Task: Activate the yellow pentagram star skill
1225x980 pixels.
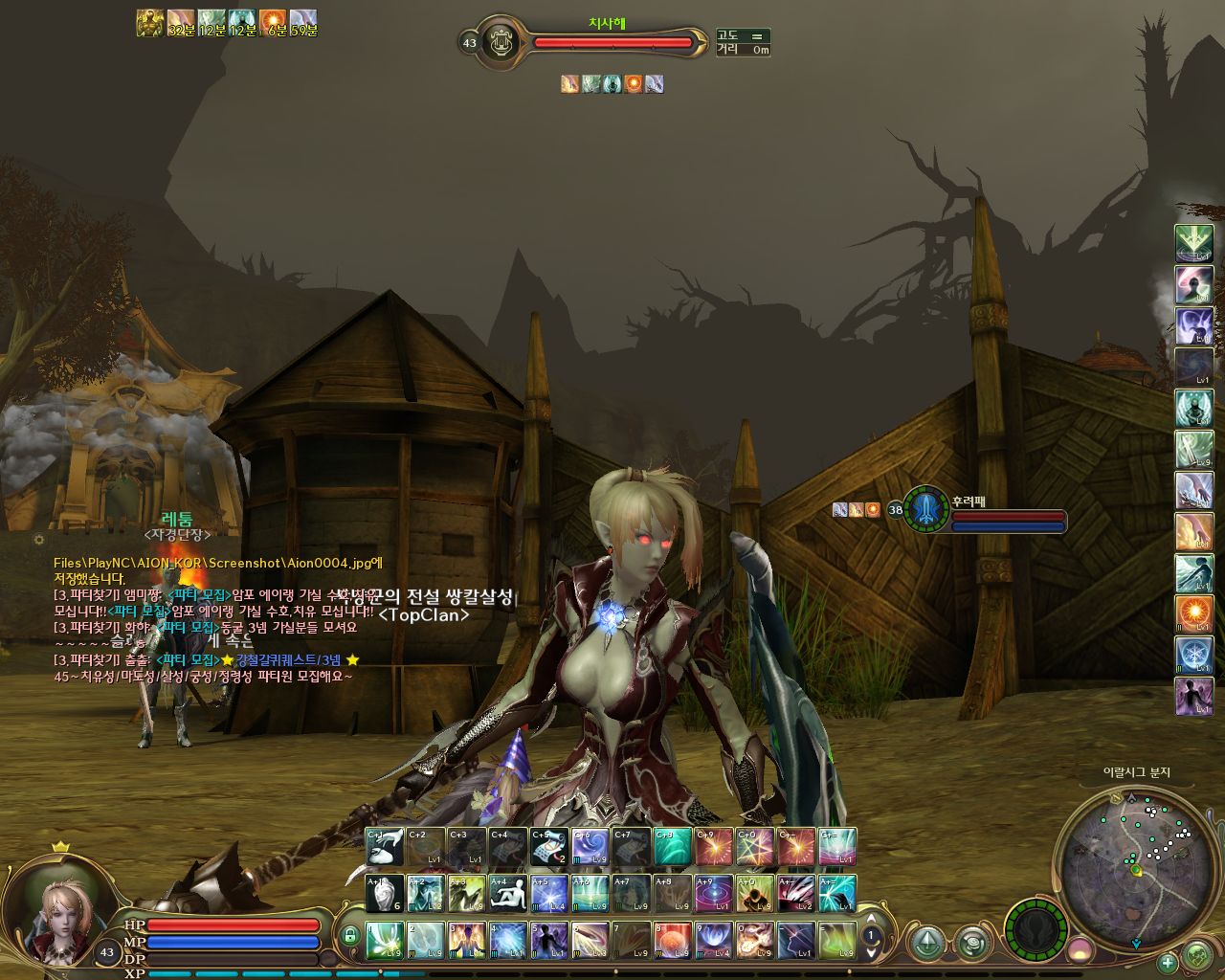Action: (x=755, y=847)
